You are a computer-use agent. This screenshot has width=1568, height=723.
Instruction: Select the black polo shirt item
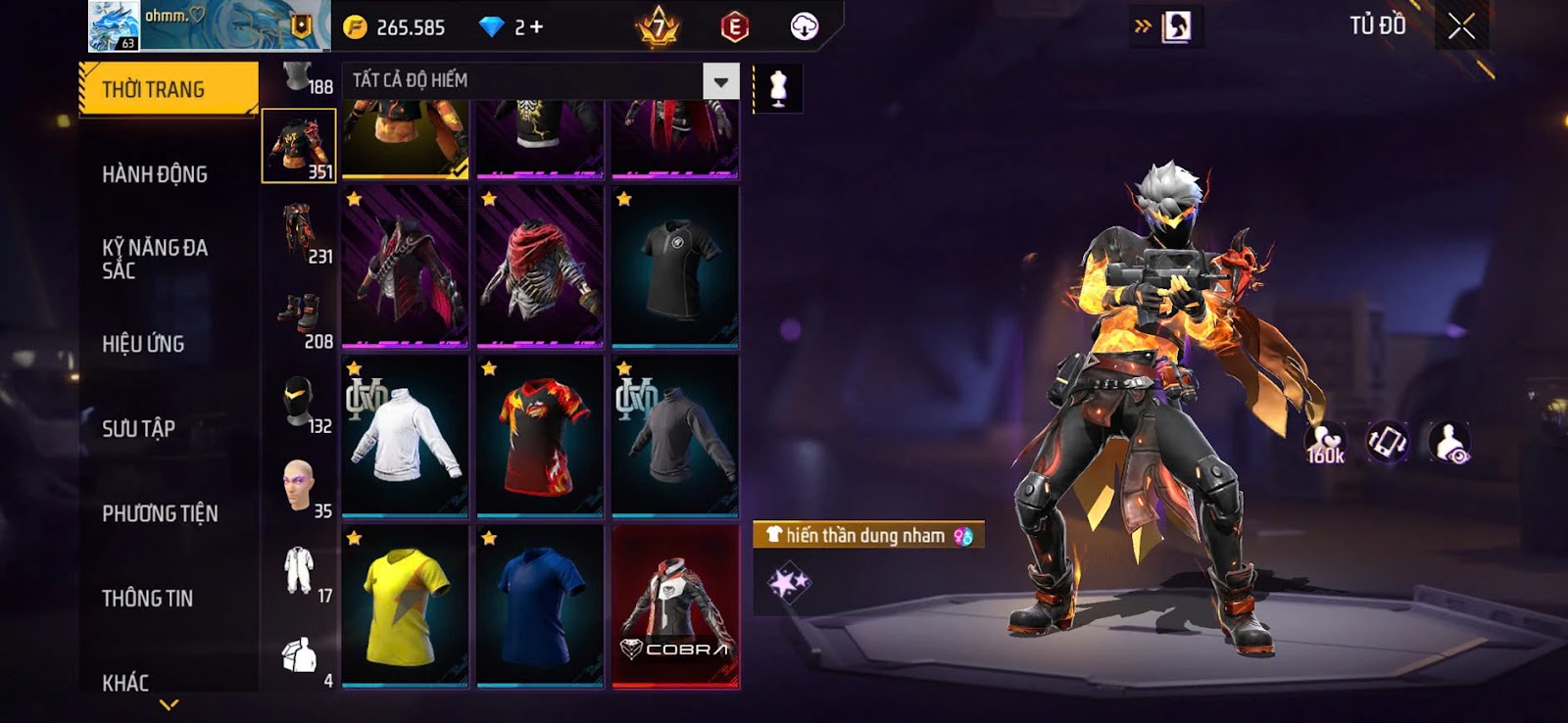pos(675,266)
